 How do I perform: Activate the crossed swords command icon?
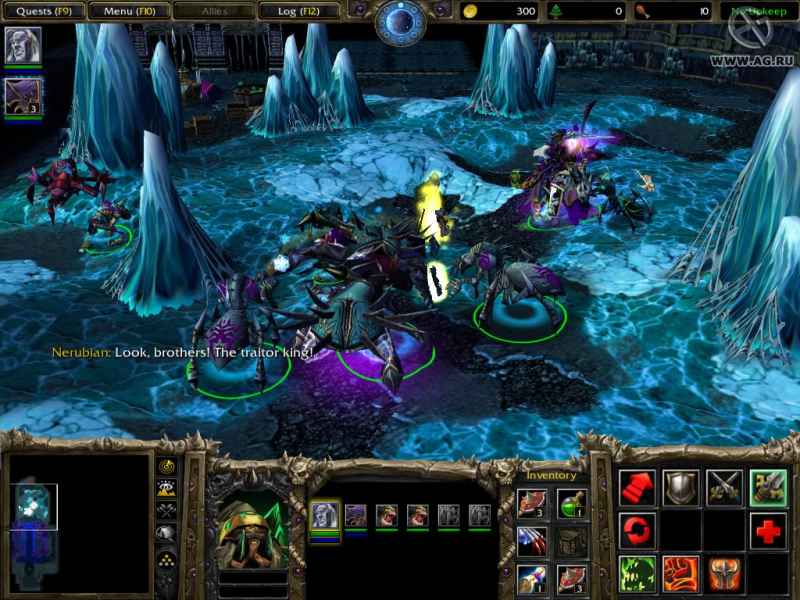(x=725, y=488)
